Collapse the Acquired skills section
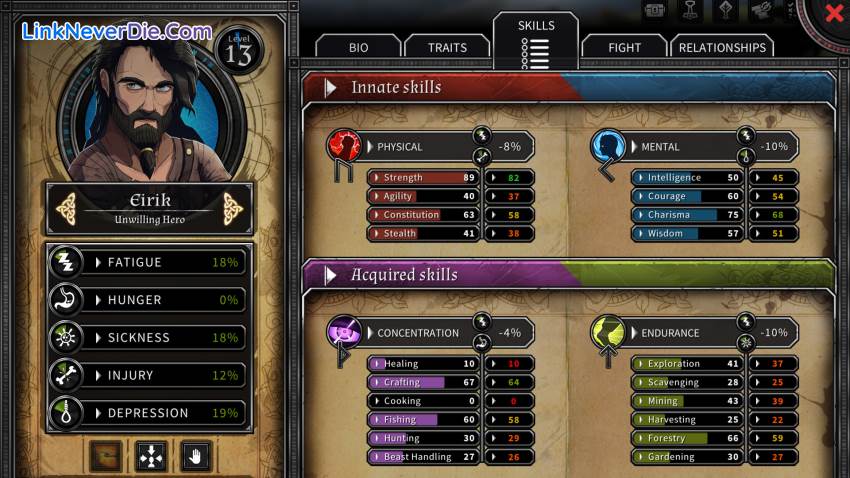 click(x=330, y=275)
